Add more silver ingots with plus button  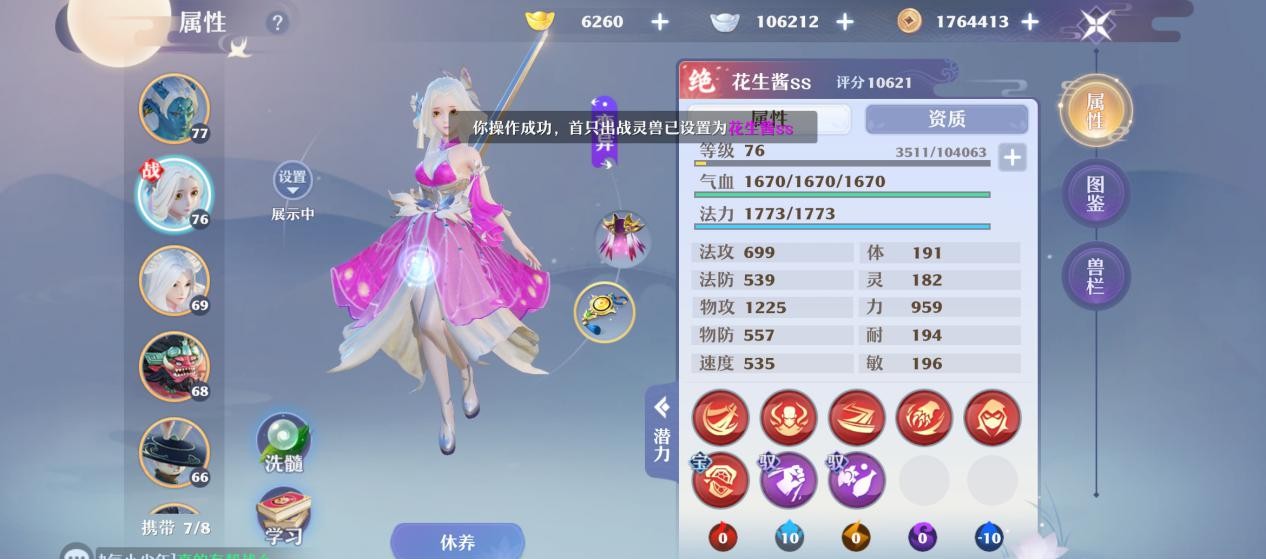pos(845,22)
